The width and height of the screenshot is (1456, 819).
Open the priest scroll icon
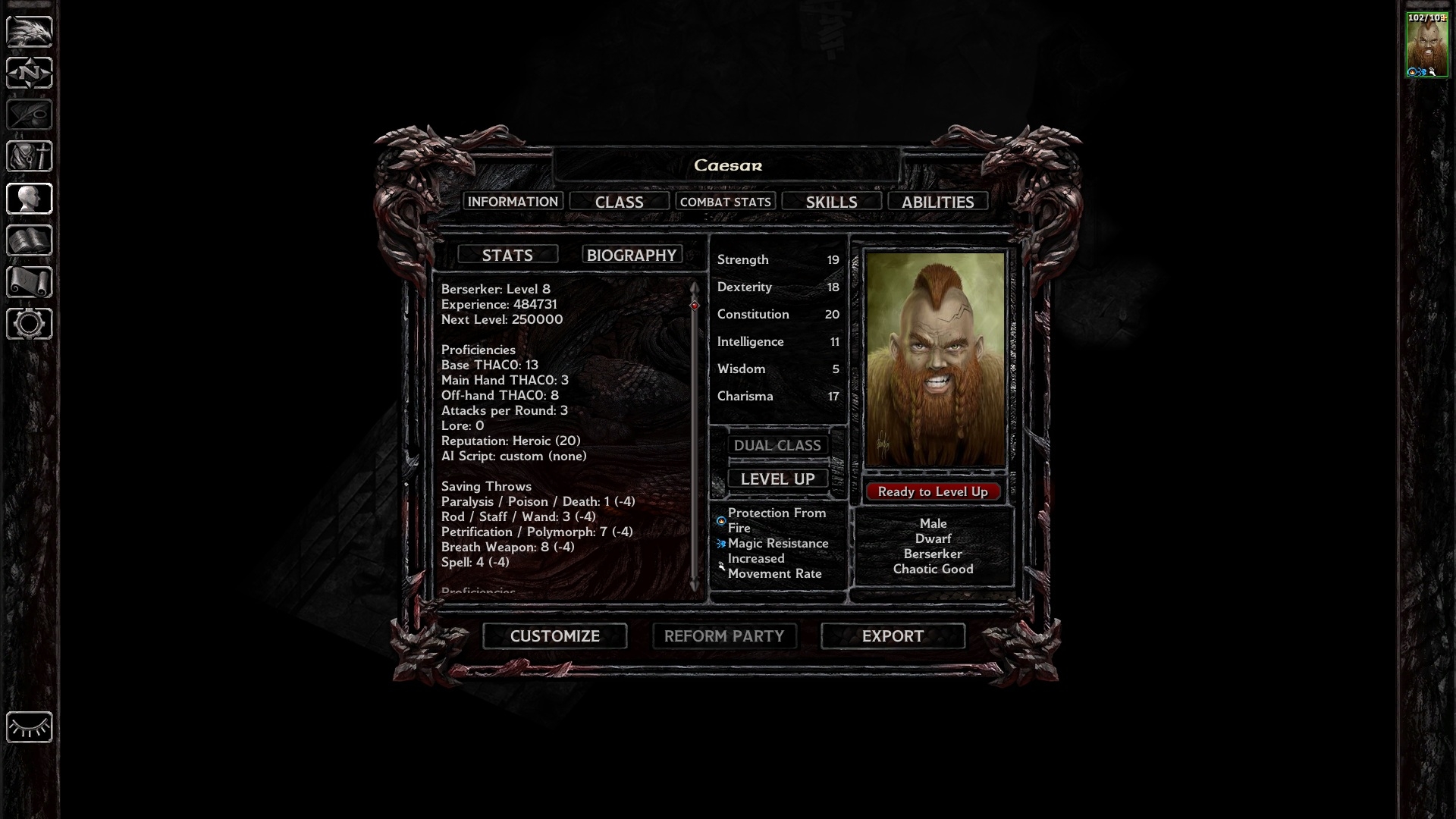click(x=29, y=282)
